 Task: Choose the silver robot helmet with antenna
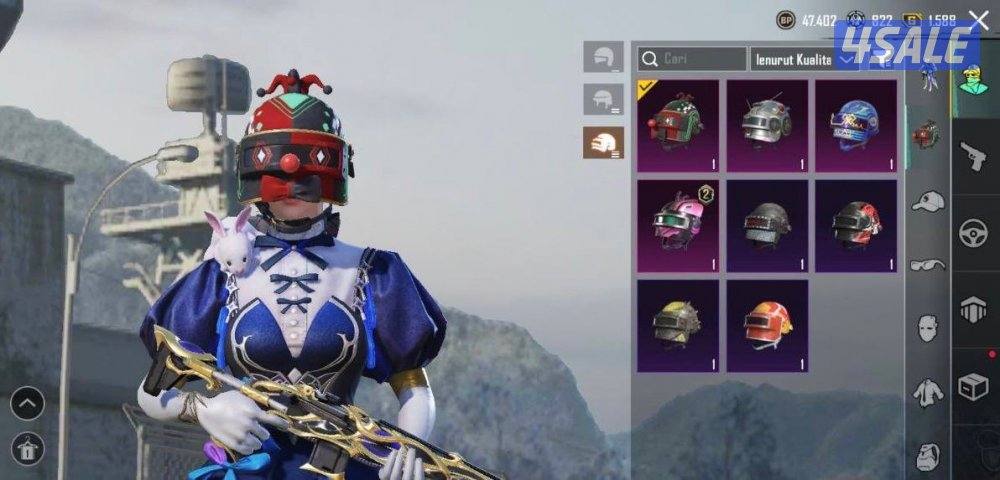coord(767,125)
